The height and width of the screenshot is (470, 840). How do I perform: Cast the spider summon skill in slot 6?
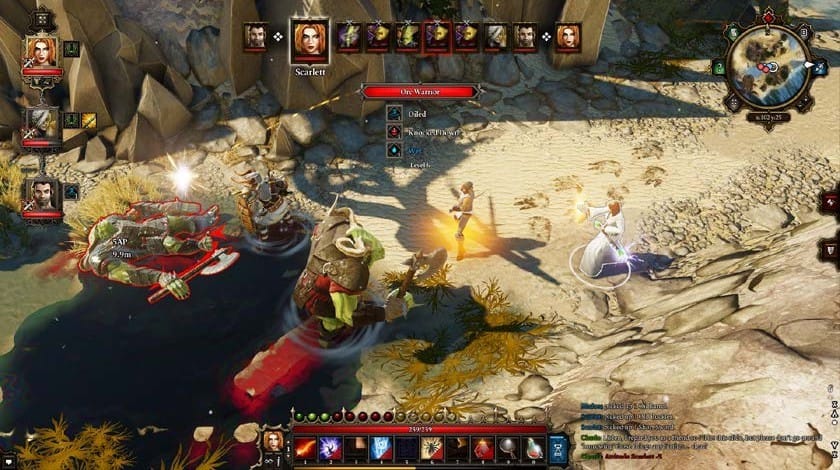(432, 445)
